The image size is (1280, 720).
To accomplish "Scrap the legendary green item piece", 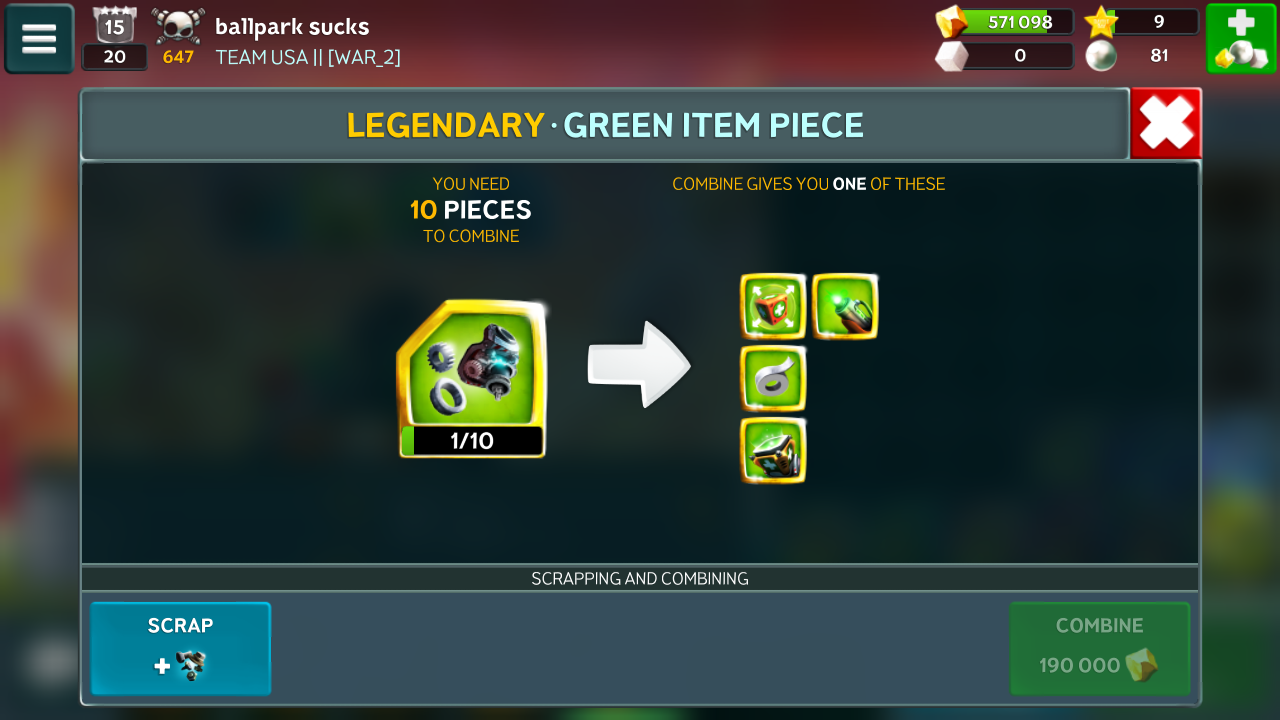I will coord(181,648).
